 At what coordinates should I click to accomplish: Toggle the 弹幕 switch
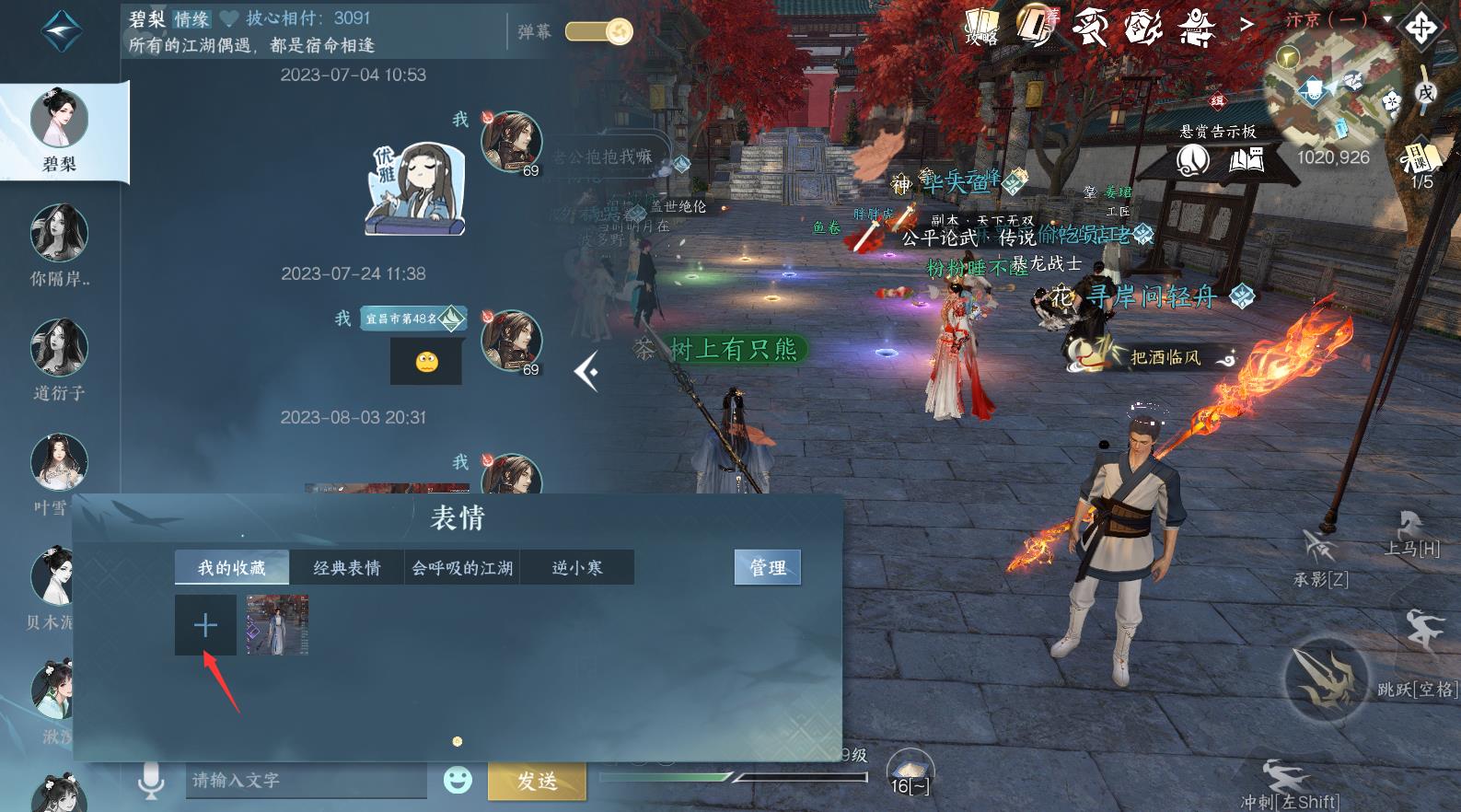pos(599,32)
